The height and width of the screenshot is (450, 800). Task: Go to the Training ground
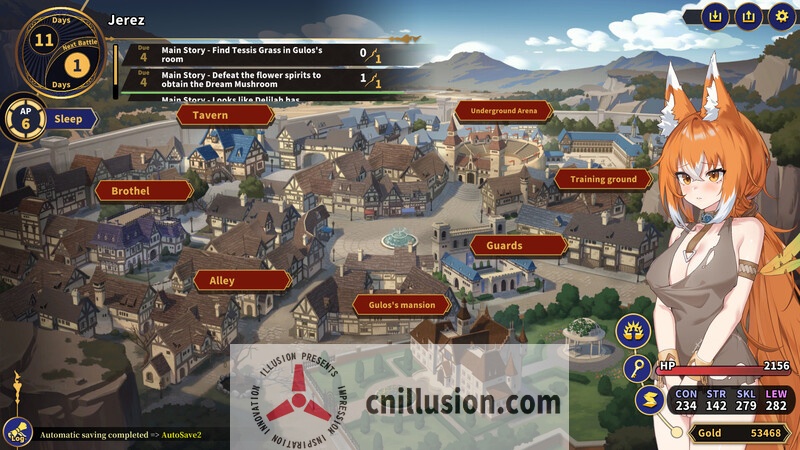click(603, 179)
